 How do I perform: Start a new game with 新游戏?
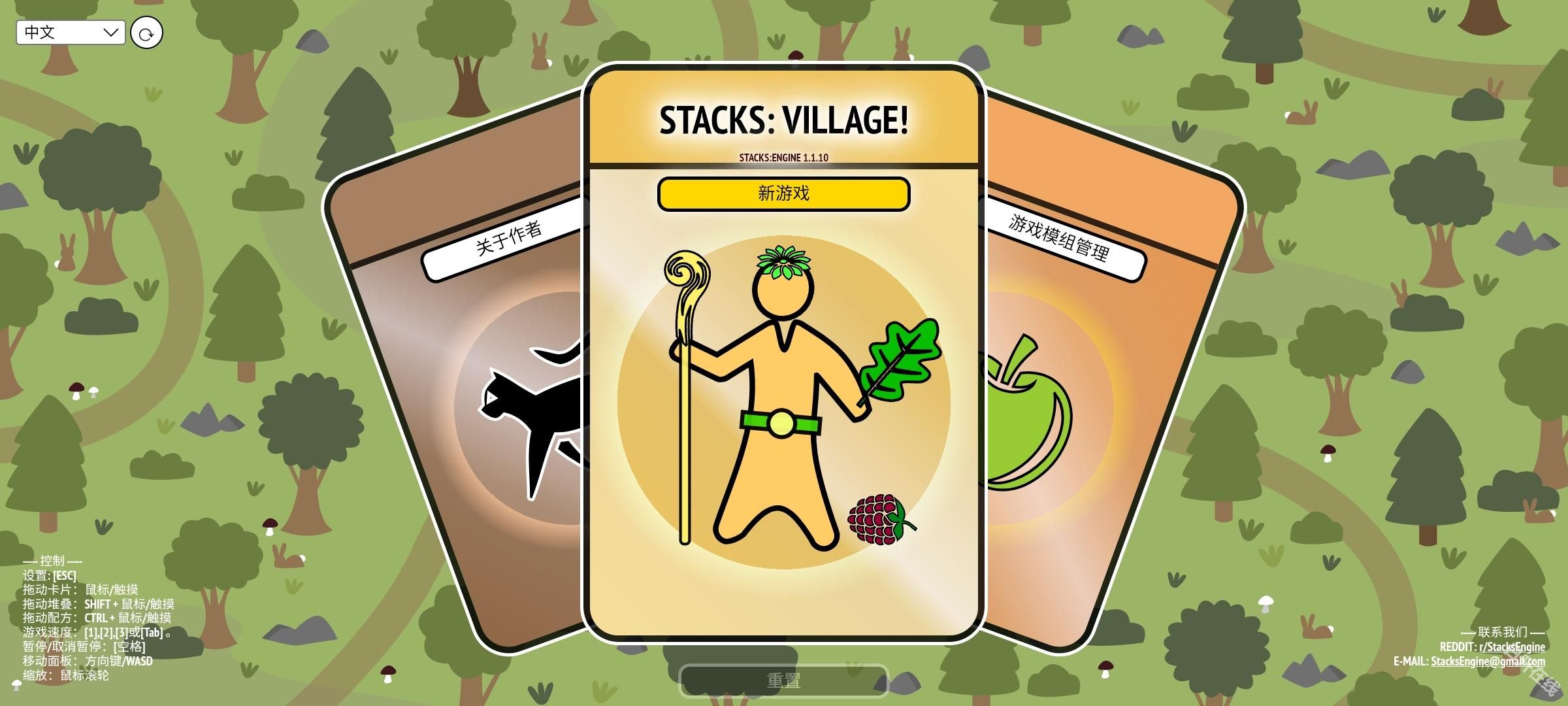(x=783, y=194)
